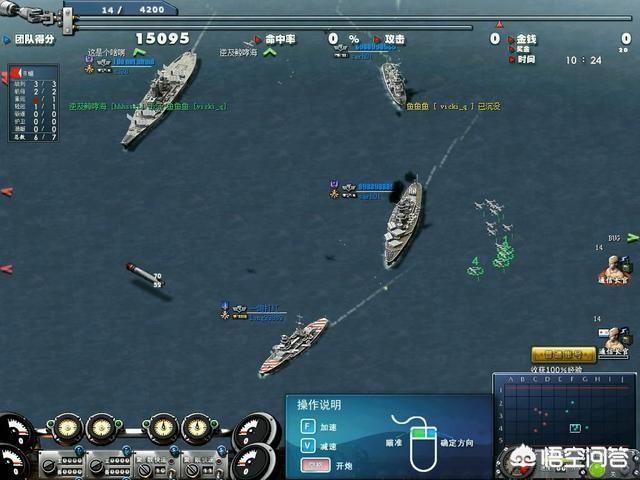Select the battleship with the smoke trail
Screen dimensions: 640x480
[x=403, y=221]
